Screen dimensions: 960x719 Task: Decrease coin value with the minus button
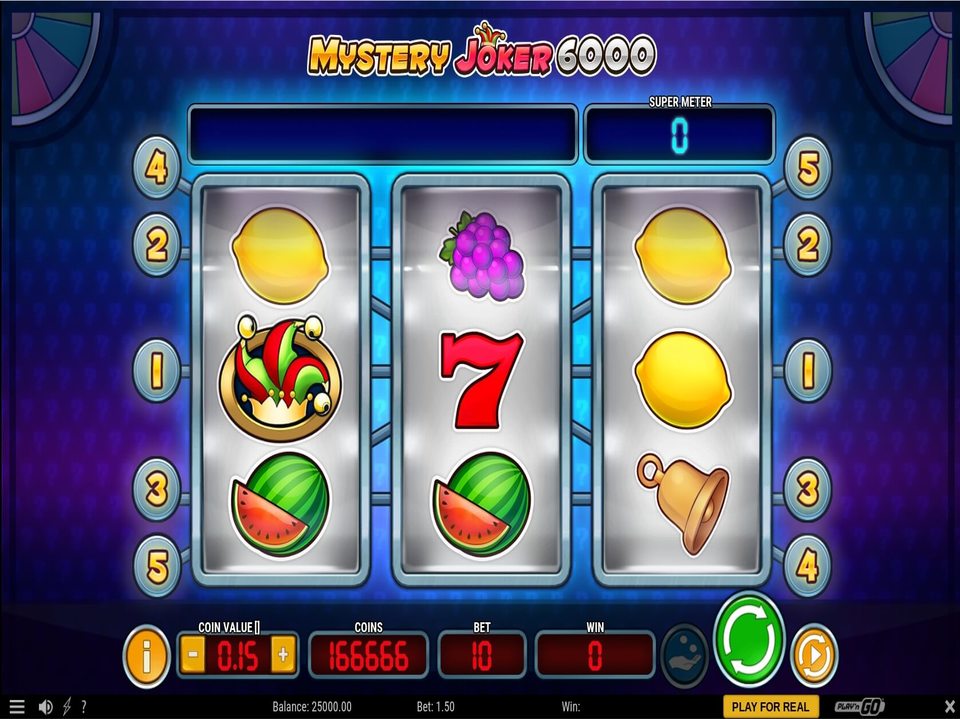(193, 655)
